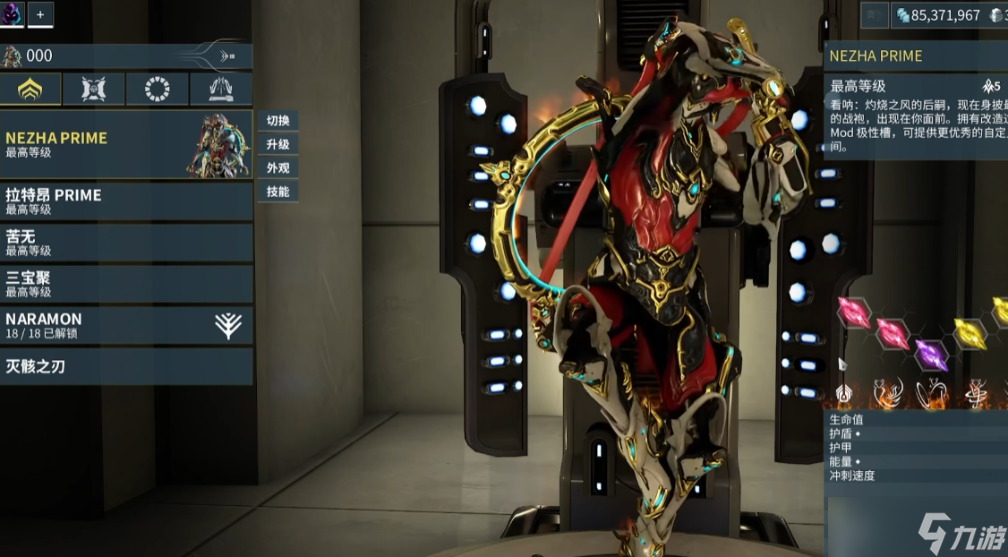
Task: Open the 拉特昂 PRIME primary weapon slot
Action: (126, 201)
